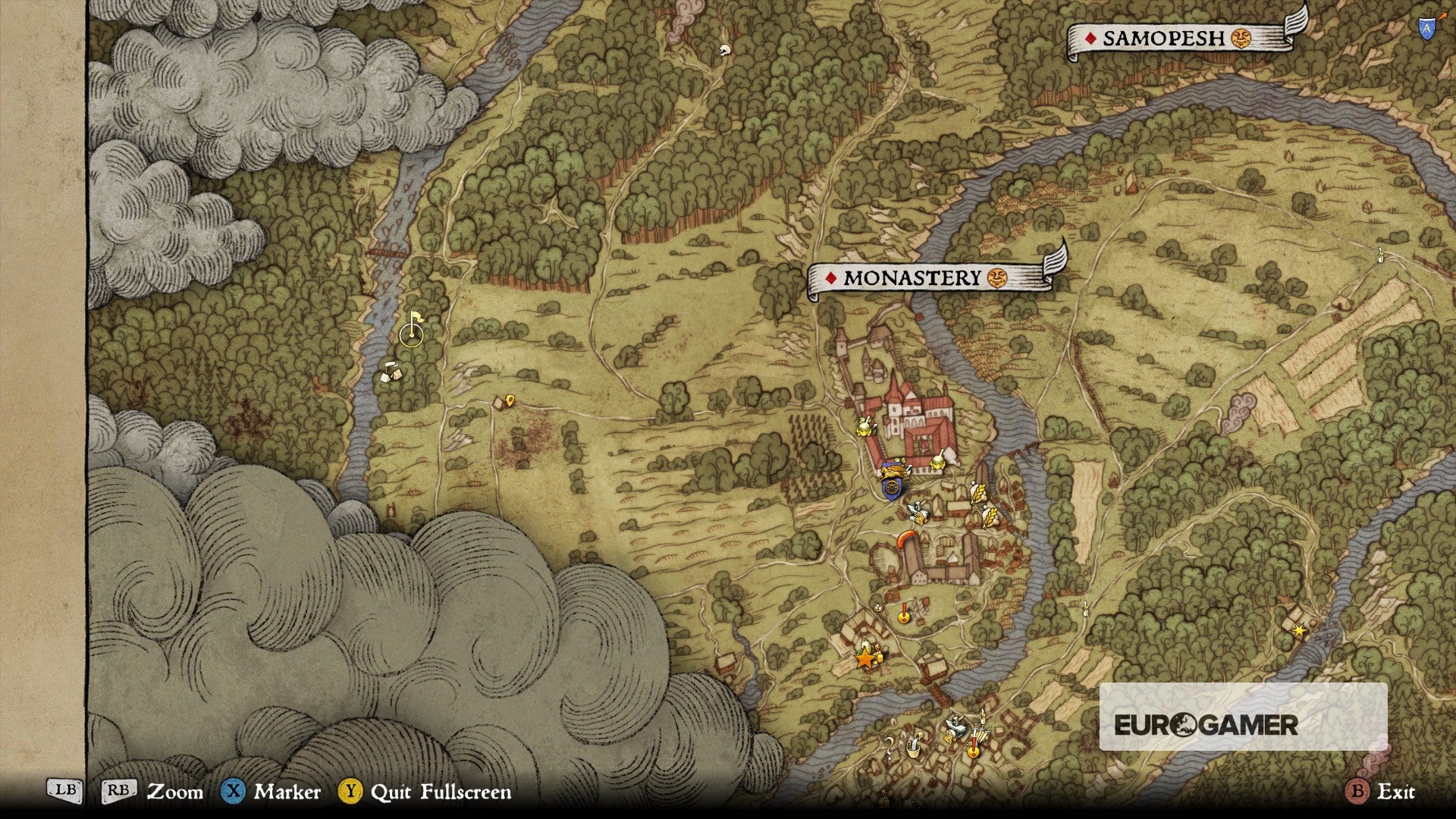Select the blue shield quest marker labeled A
Screen dimensions: 1456x819
tap(1426, 28)
